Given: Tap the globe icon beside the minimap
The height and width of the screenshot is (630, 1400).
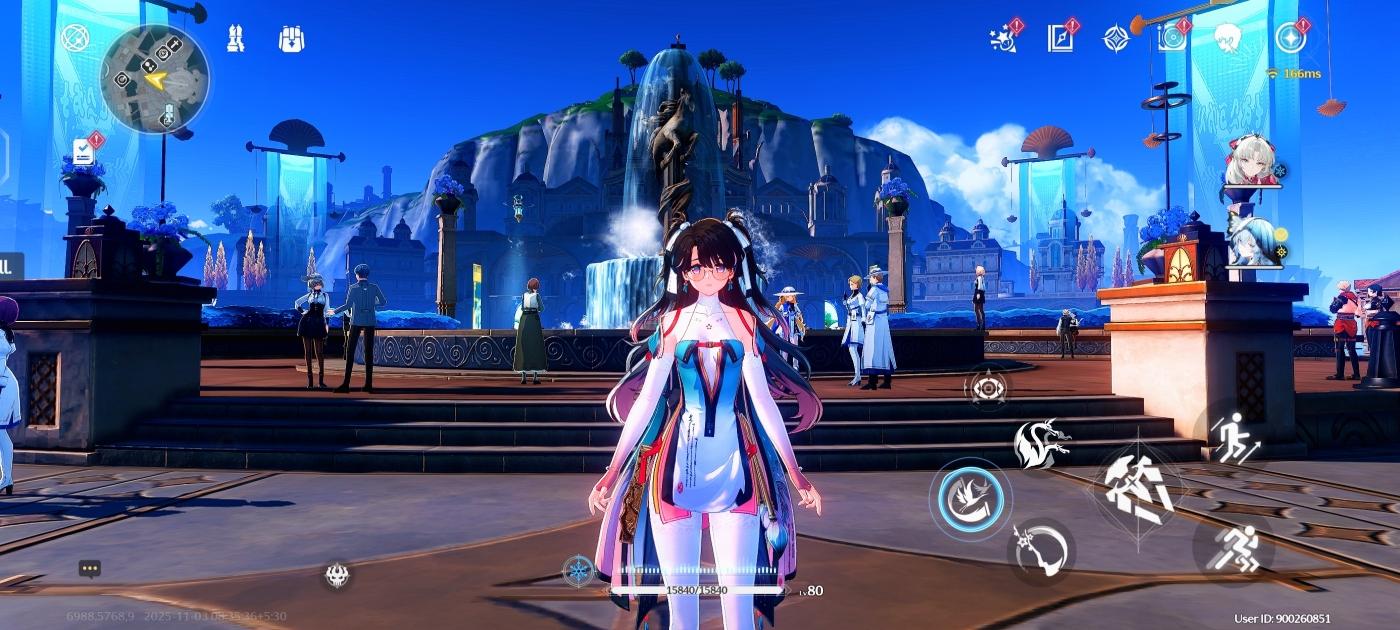Looking at the screenshot, I should pyautogui.click(x=75, y=38).
